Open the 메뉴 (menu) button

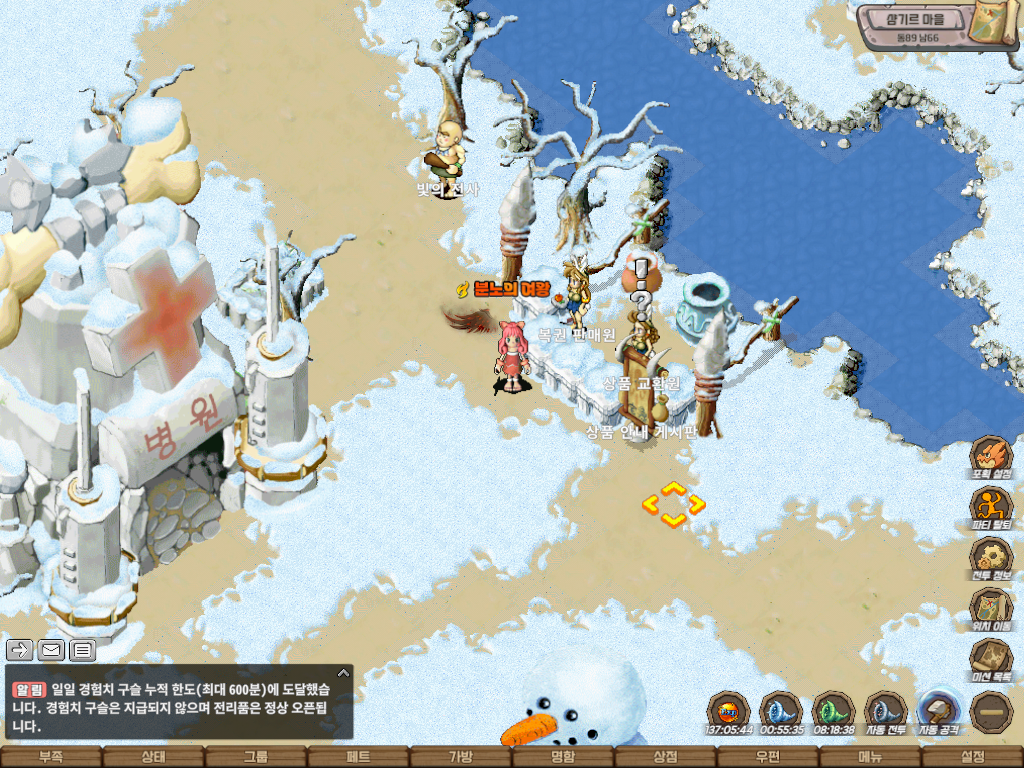click(870, 757)
